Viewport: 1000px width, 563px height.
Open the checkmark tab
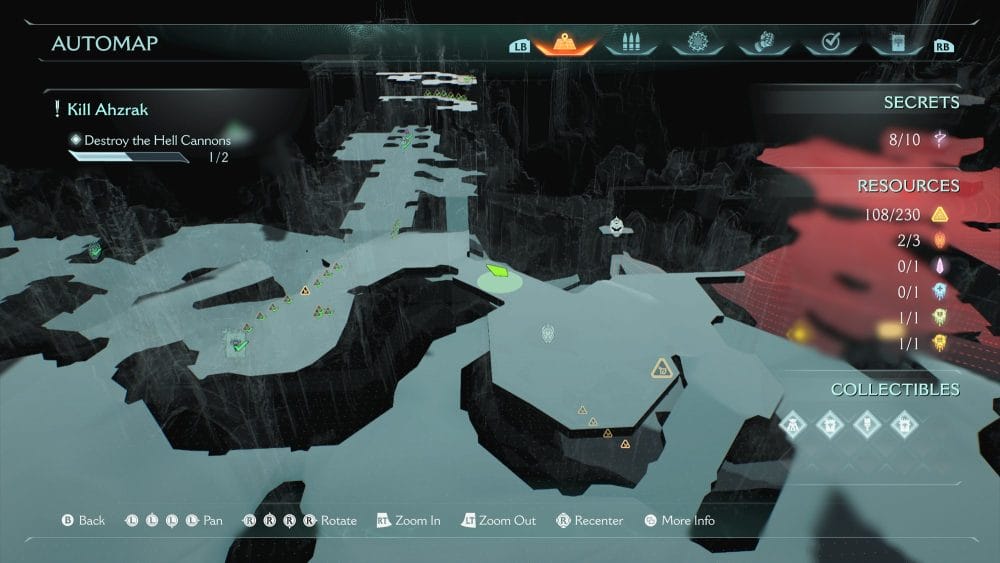click(x=828, y=44)
